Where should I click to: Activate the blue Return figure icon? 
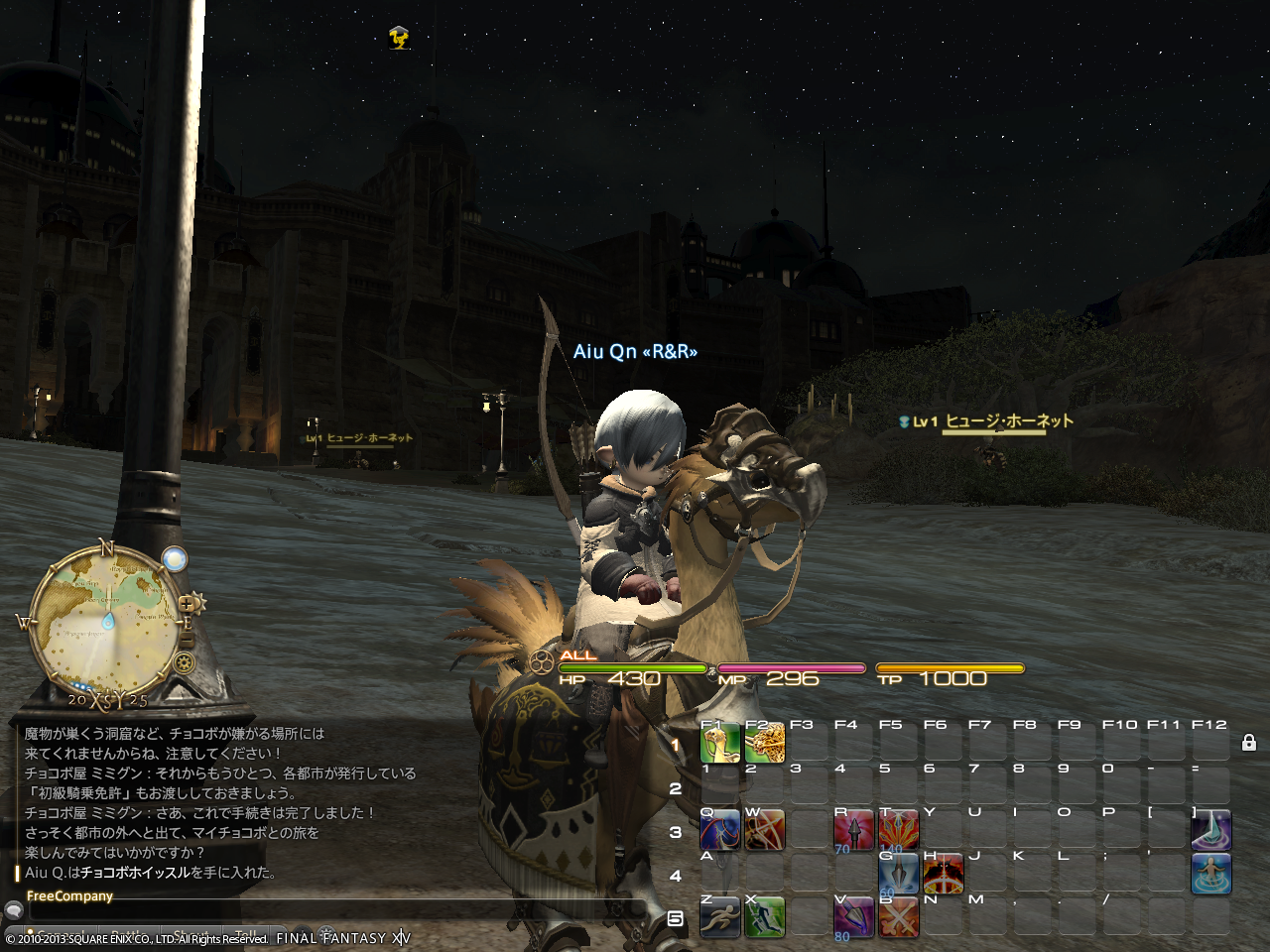tap(1210, 874)
